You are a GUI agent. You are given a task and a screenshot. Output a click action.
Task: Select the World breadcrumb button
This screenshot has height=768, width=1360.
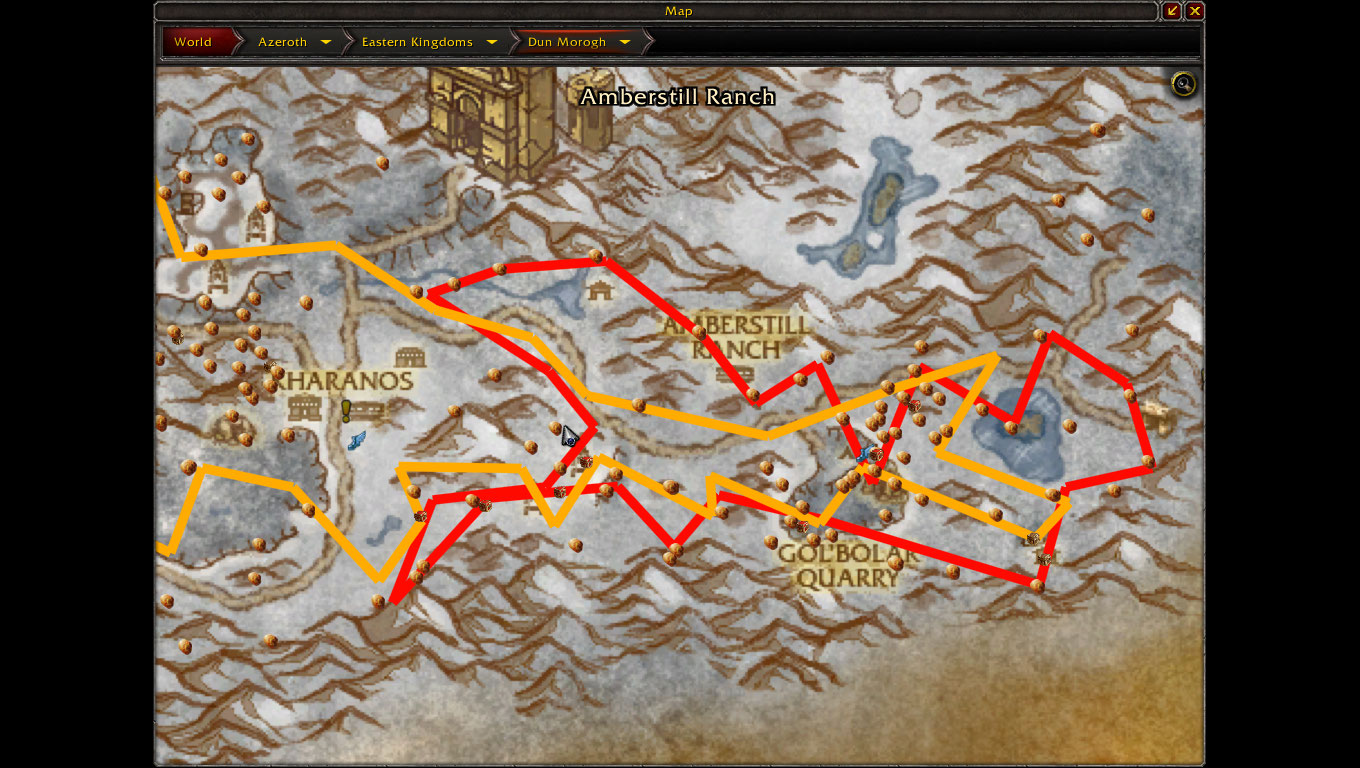tap(193, 42)
